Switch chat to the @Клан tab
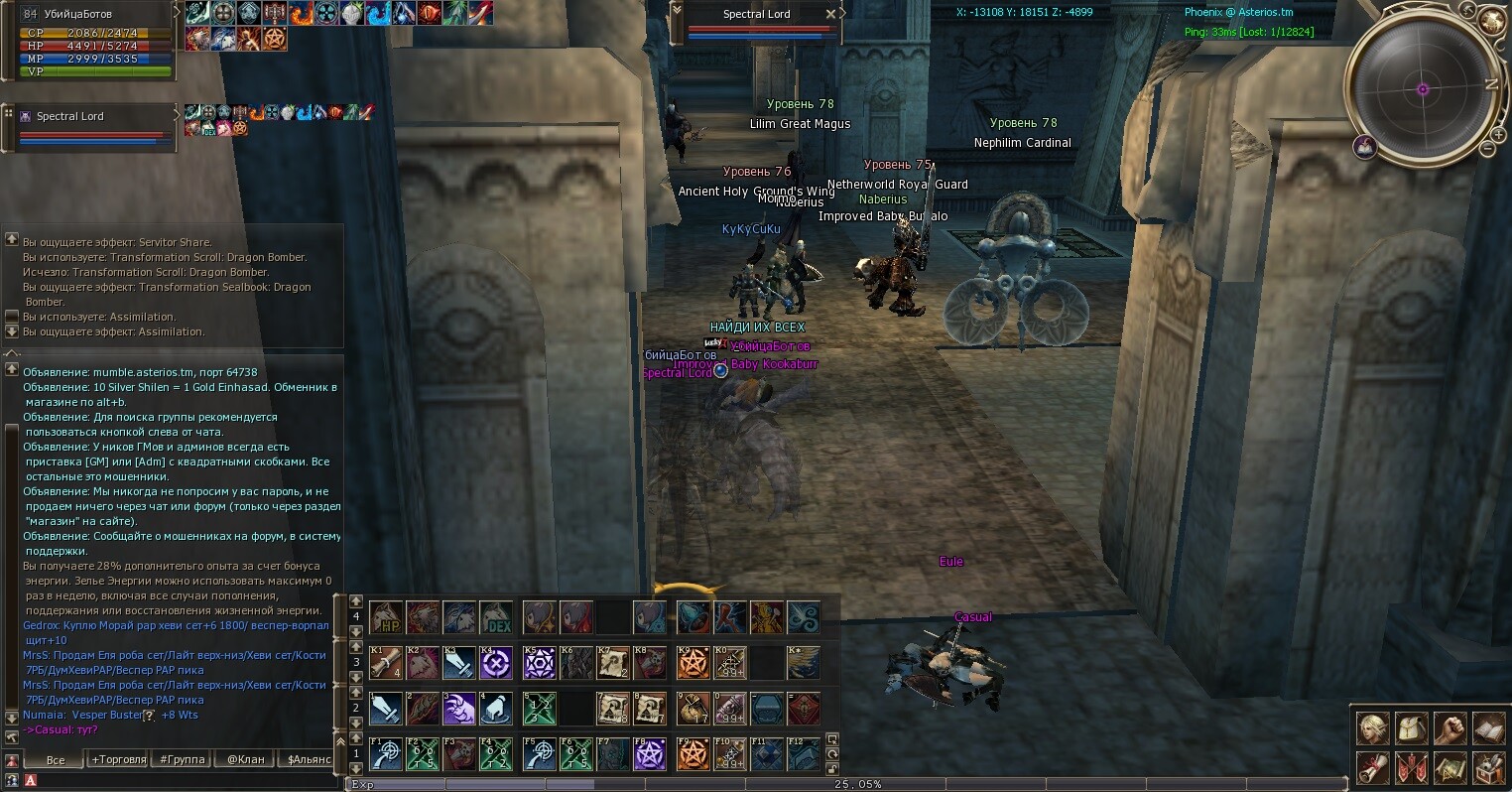The image size is (1512, 792). pos(245,759)
